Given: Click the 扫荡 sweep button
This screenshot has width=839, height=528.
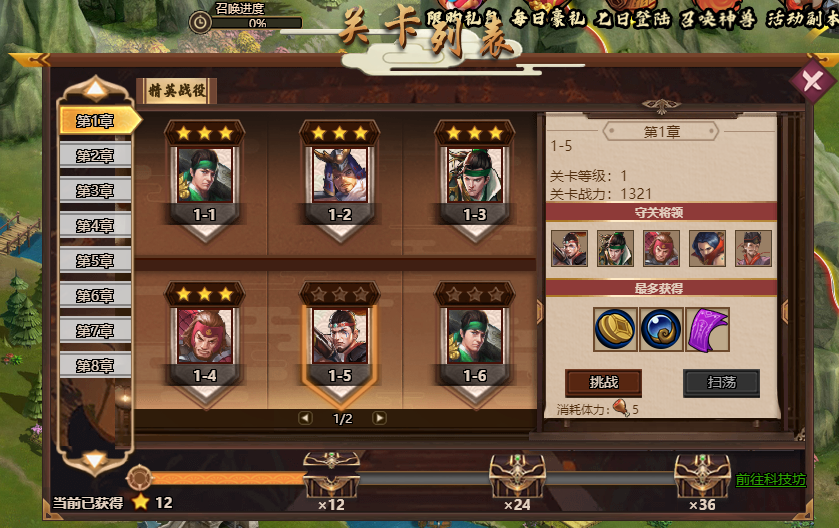Looking at the screenshot, I should (x=721, y=383).
